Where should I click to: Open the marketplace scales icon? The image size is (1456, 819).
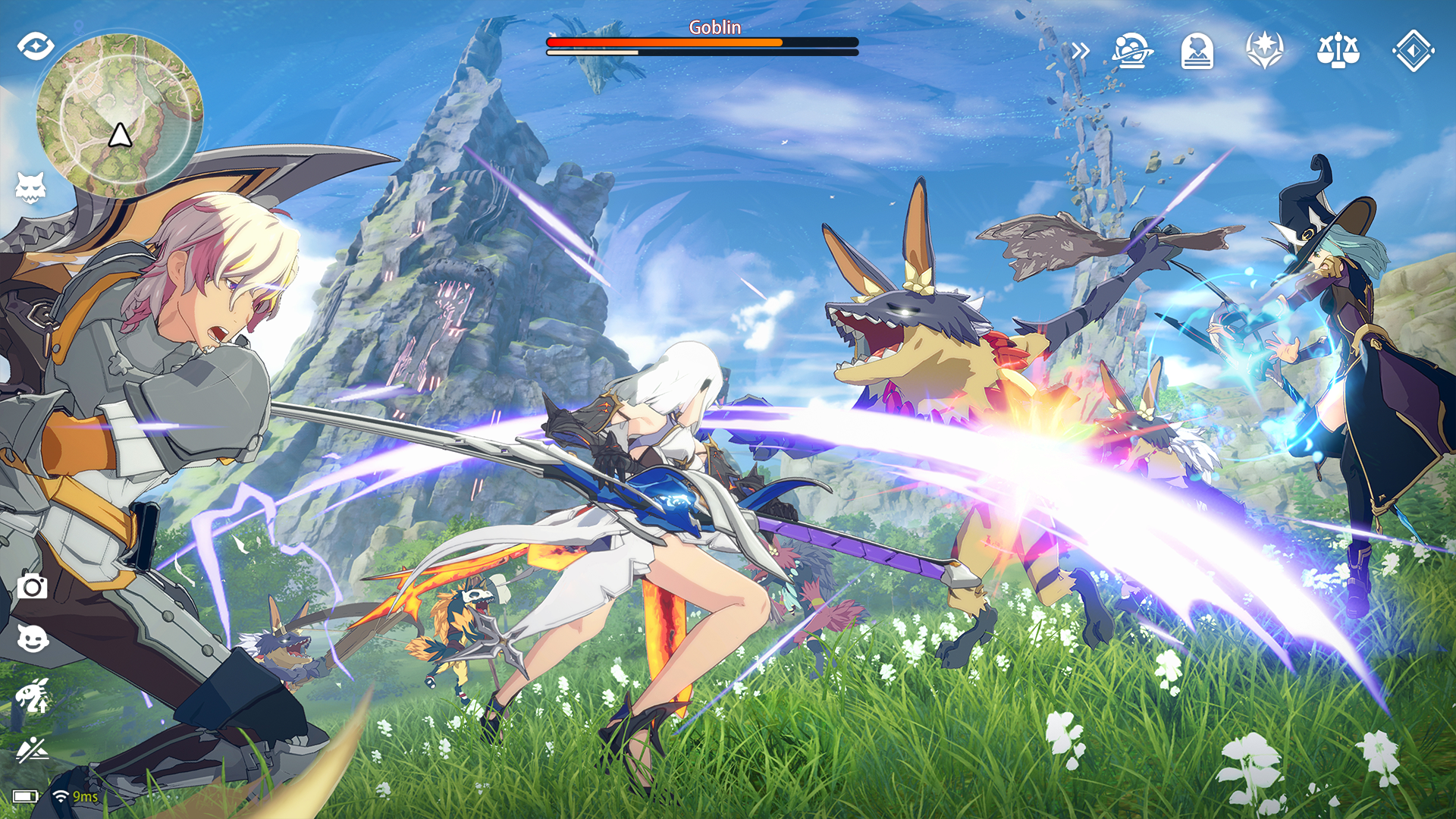point(1338,51)
